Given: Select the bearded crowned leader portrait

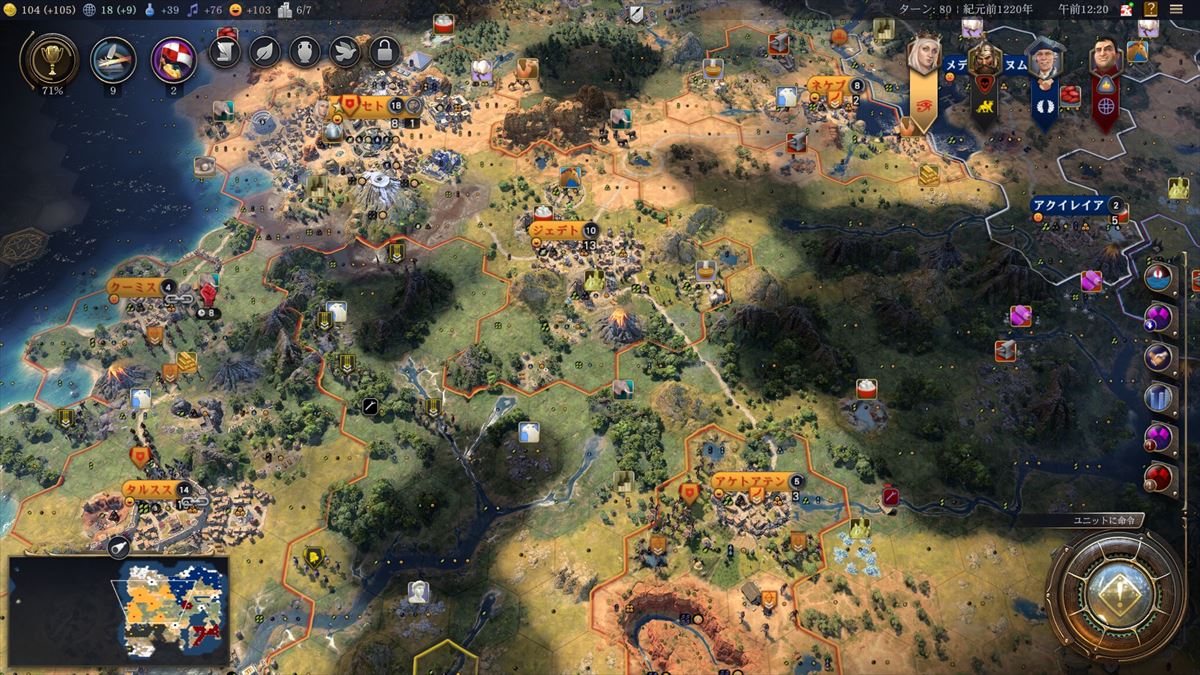Looking at the screenshot, I should [x=984, y=62].
